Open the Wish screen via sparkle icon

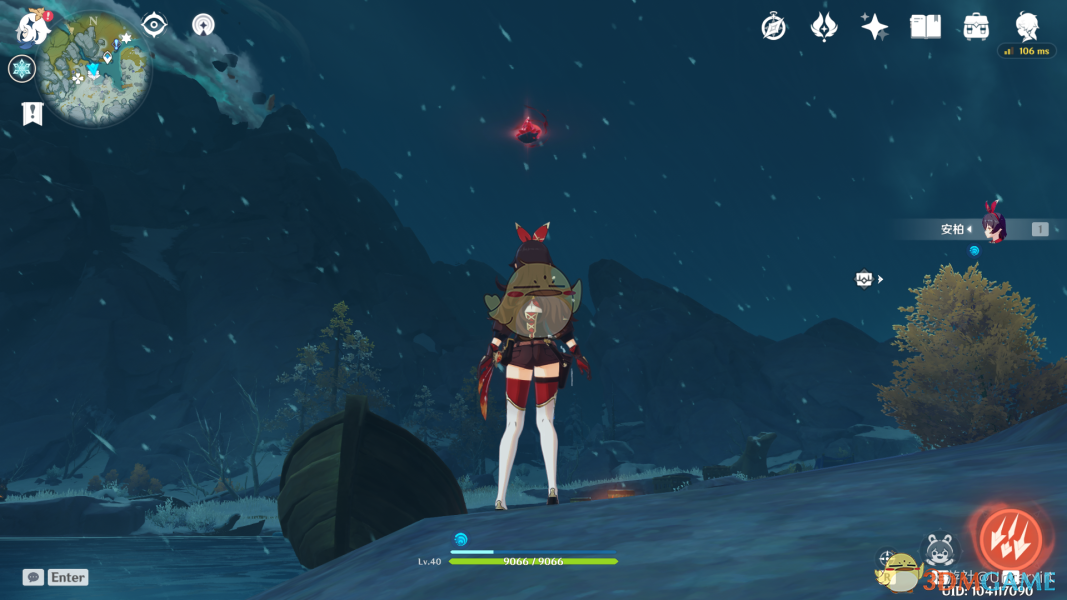click(875, 27)
